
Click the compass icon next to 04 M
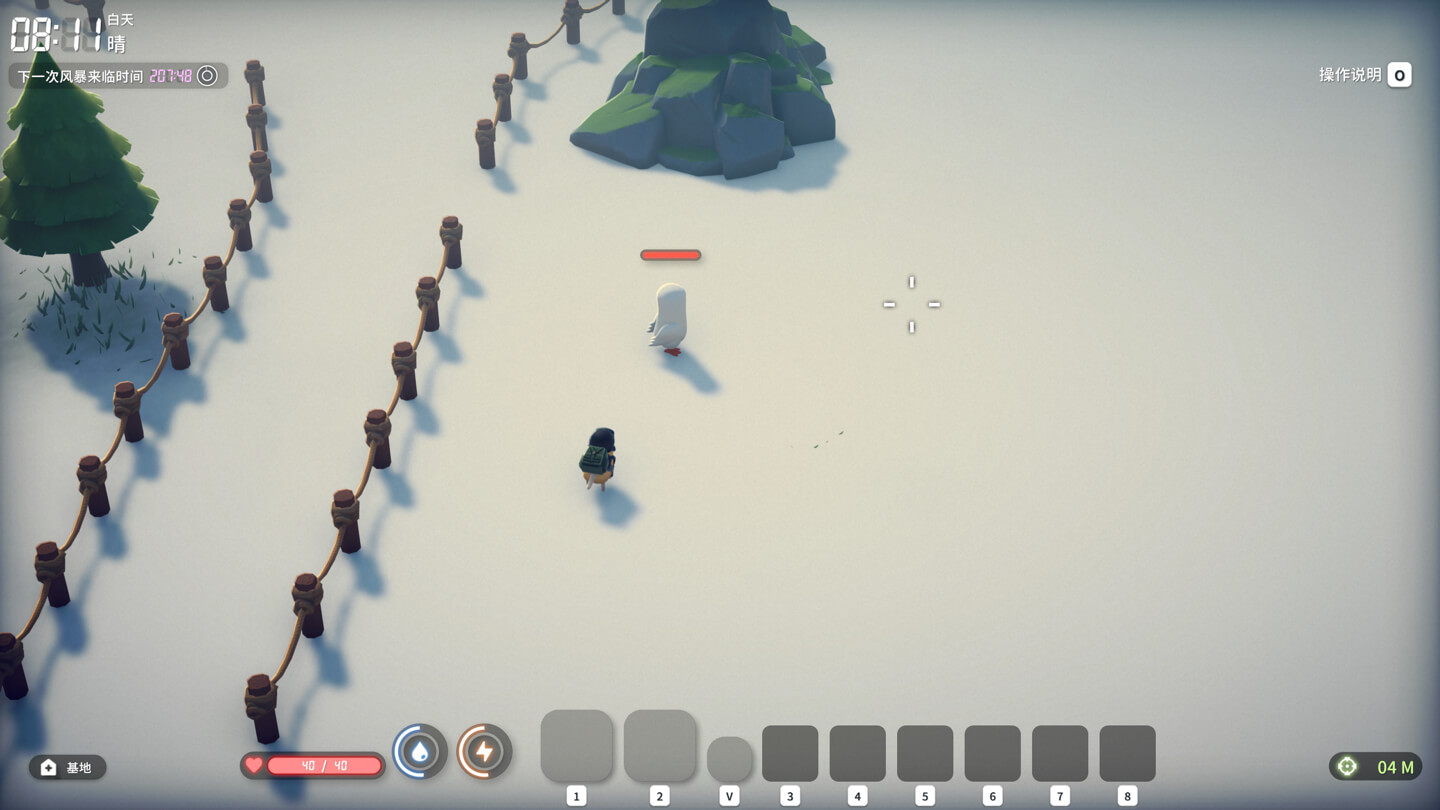point(1349,766)
